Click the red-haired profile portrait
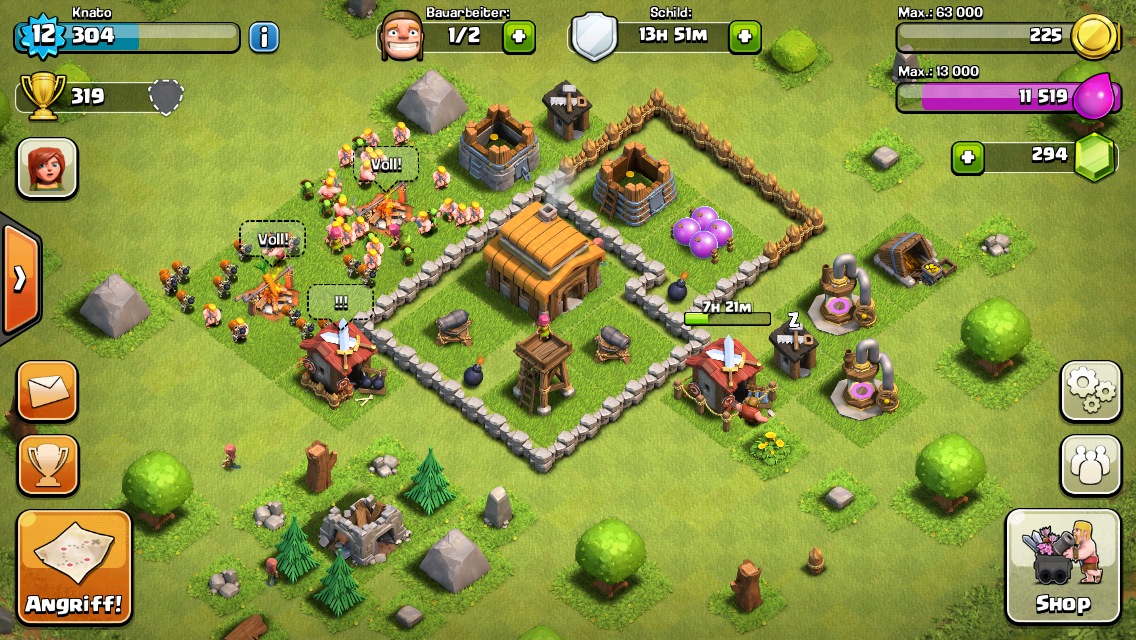Viewport: 1136px width, 640px height. (47, 168)
